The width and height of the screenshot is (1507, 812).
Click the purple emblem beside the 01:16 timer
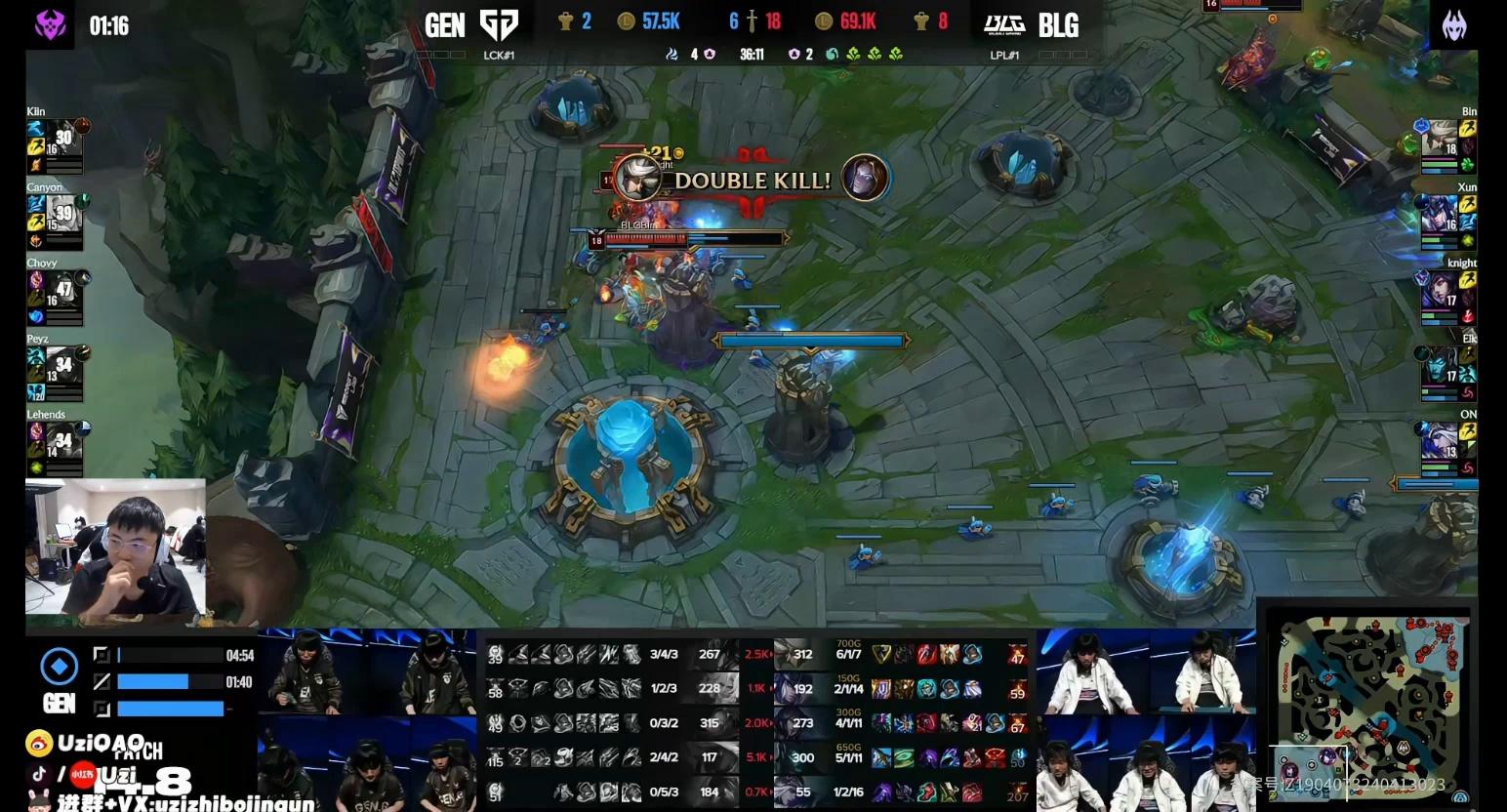coord(50,24)
